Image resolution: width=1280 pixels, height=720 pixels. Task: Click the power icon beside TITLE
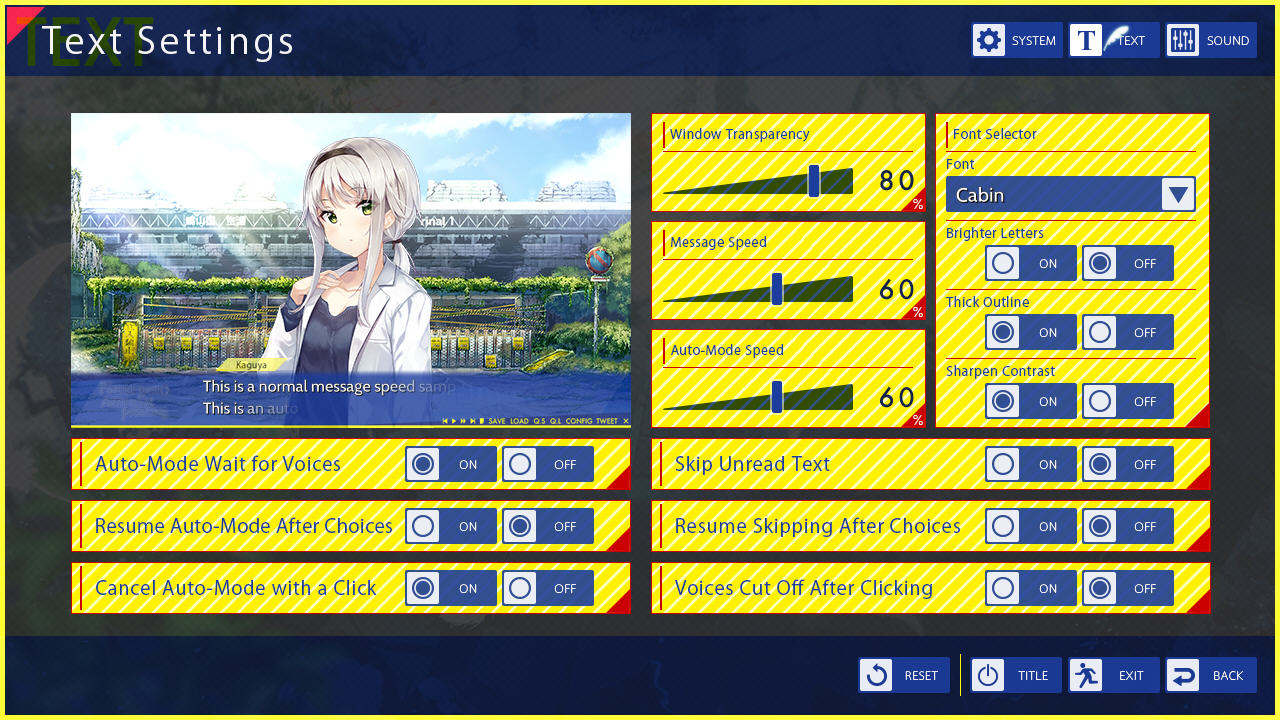coord(988,675)
